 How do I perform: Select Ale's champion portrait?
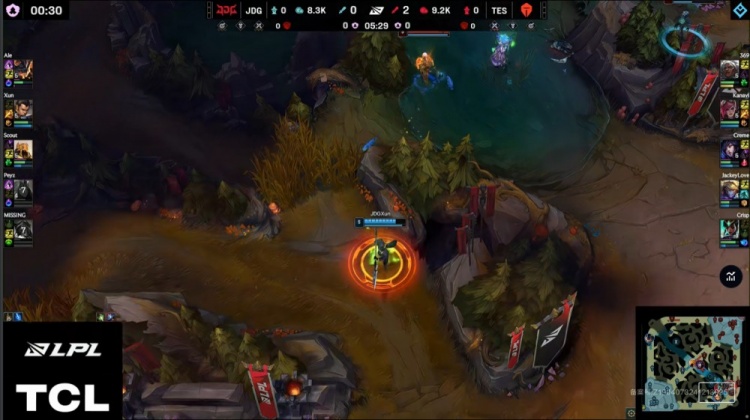(x=23, y=71)
